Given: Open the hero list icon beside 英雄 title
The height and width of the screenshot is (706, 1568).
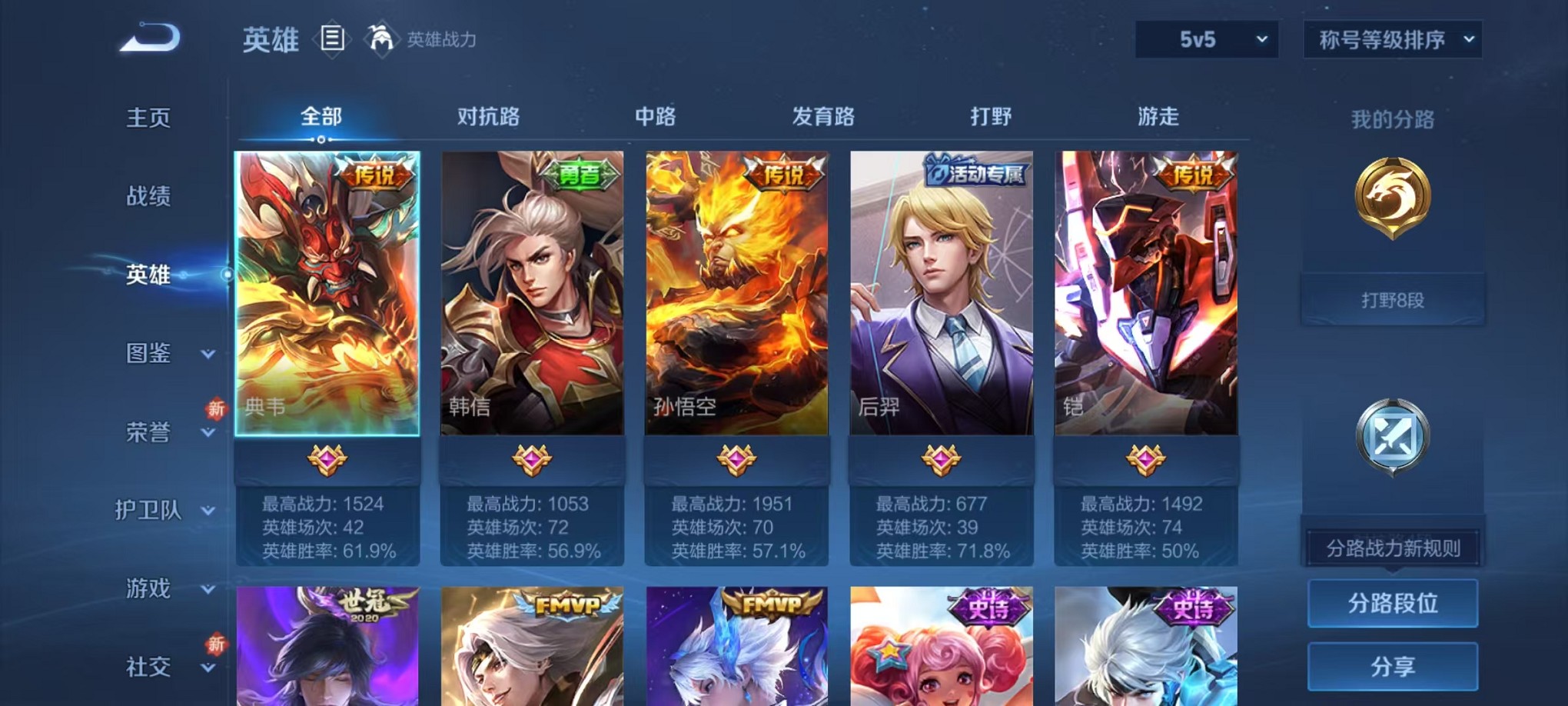Looking at the screenshot, I should [334, 39].
